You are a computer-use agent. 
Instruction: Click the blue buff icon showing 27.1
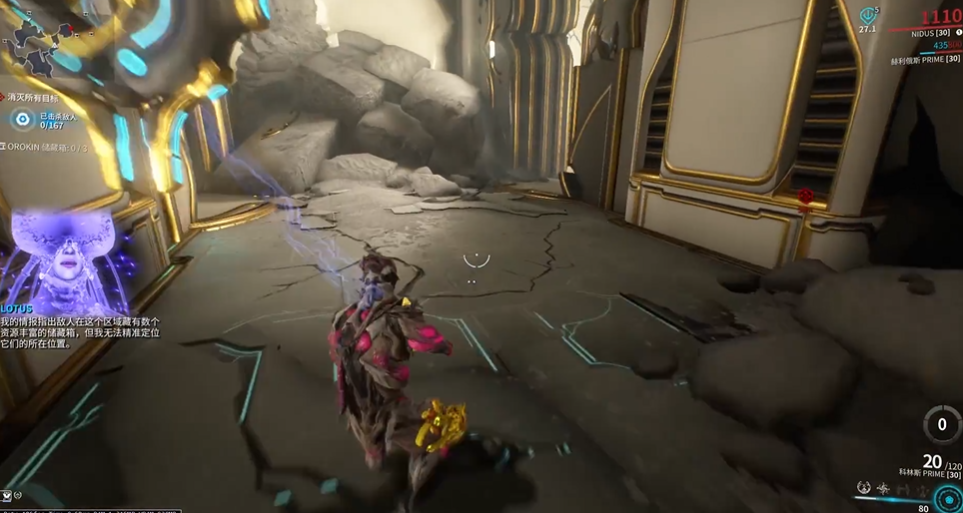[867, 17]
